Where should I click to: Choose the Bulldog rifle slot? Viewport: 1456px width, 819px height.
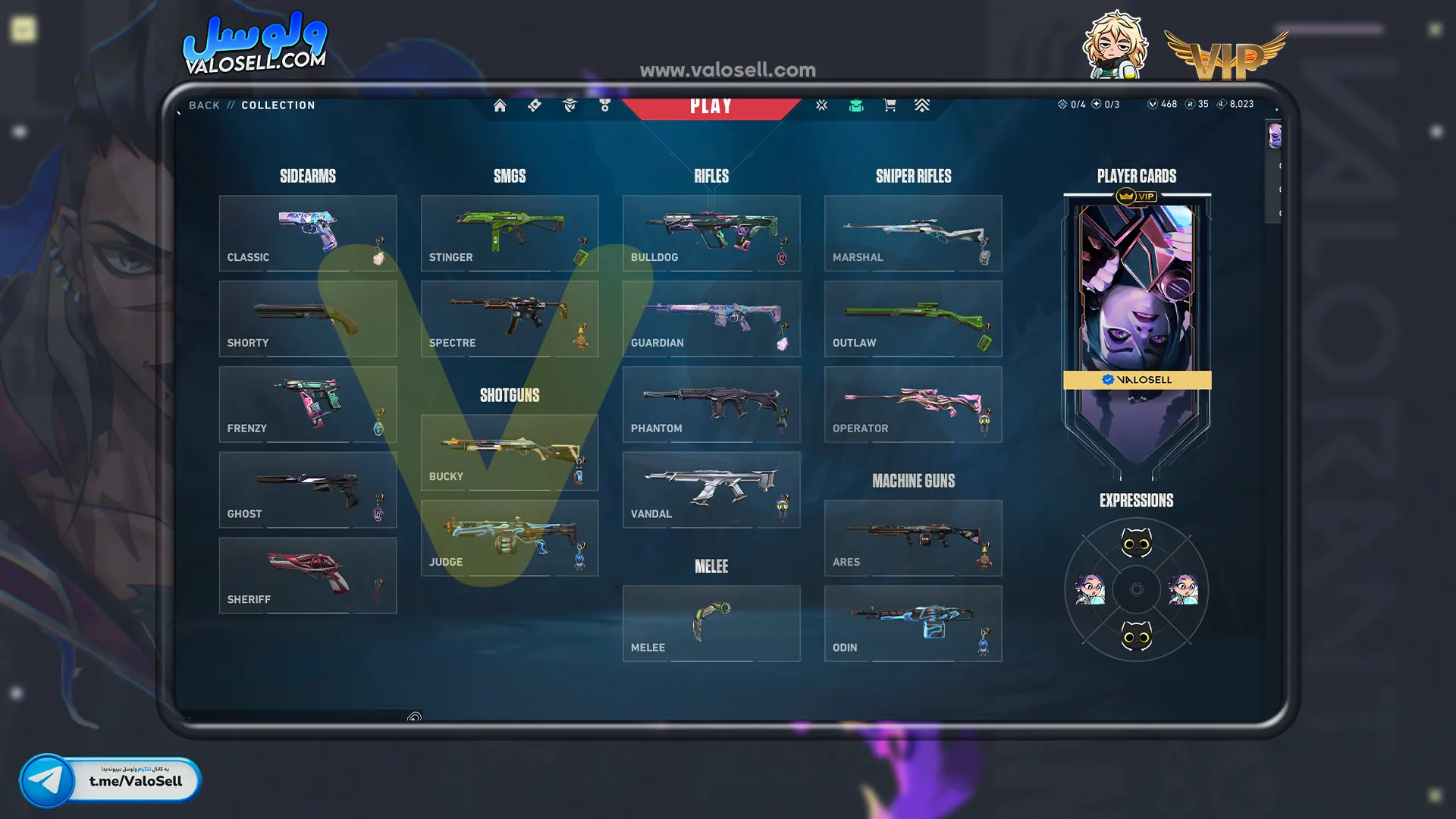(x=711, y=233)
